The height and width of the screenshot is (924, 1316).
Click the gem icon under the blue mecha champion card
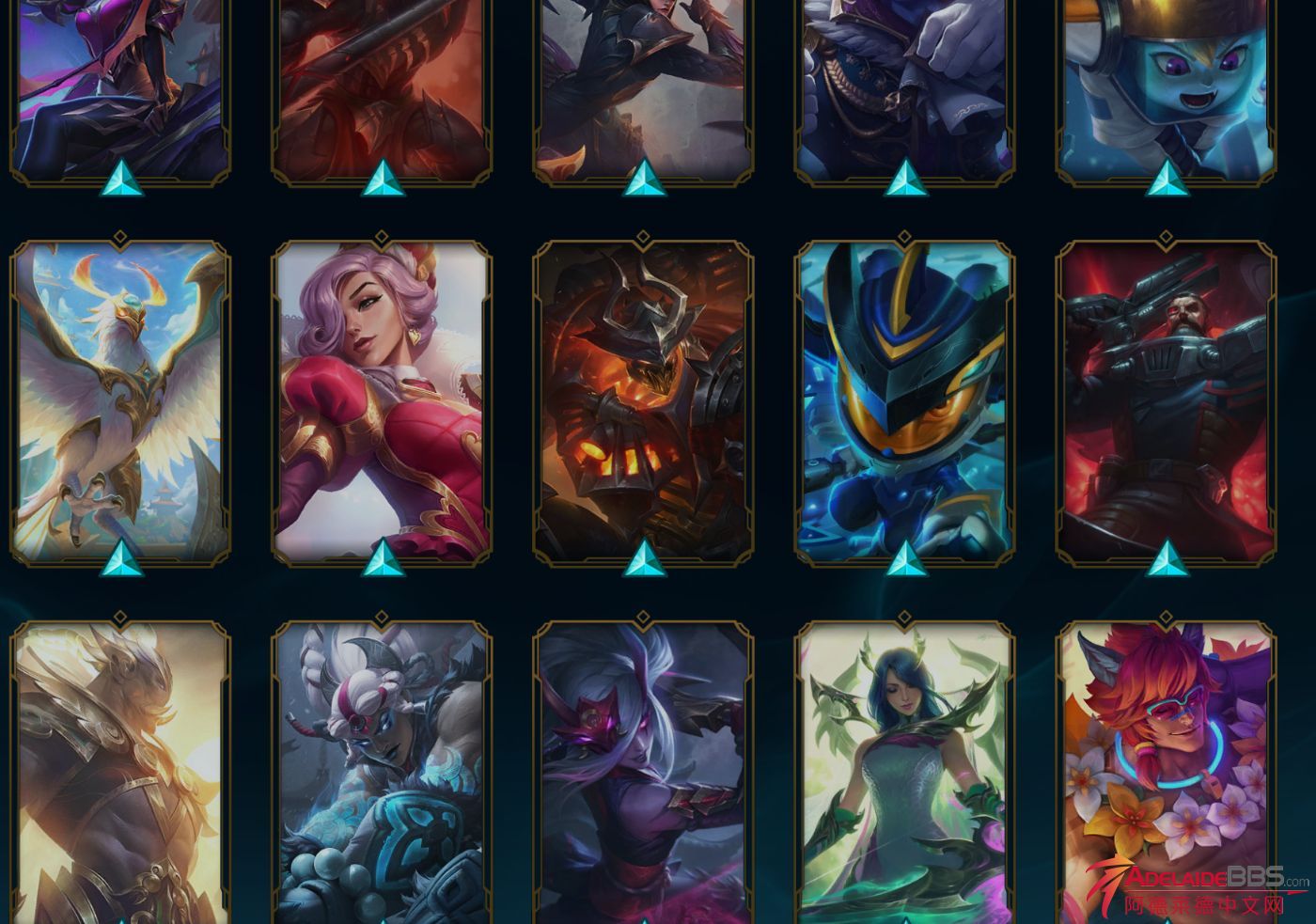coord(904,557)
